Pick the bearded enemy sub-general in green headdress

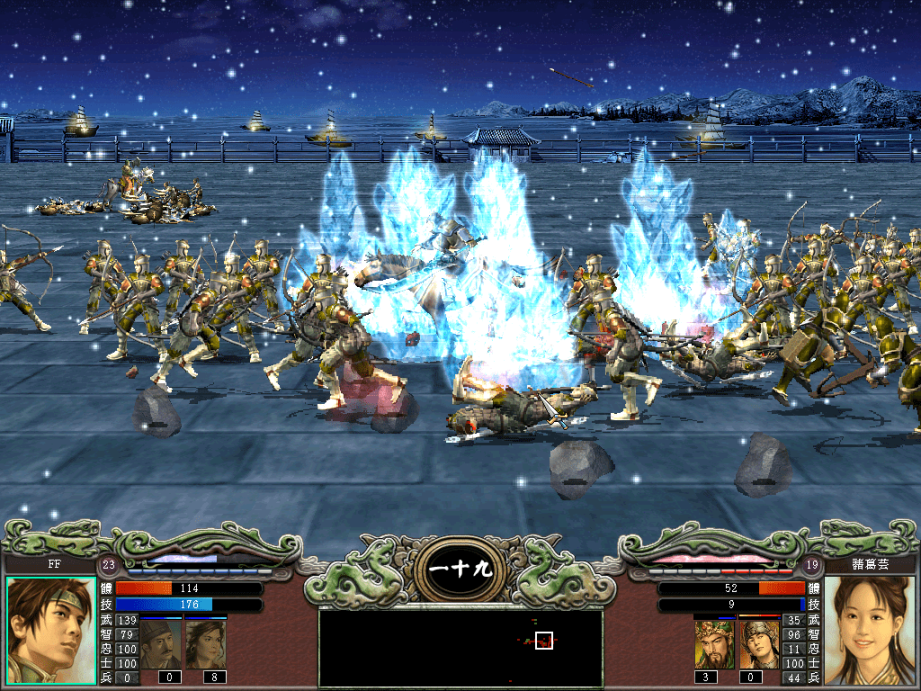pos(714,644)
